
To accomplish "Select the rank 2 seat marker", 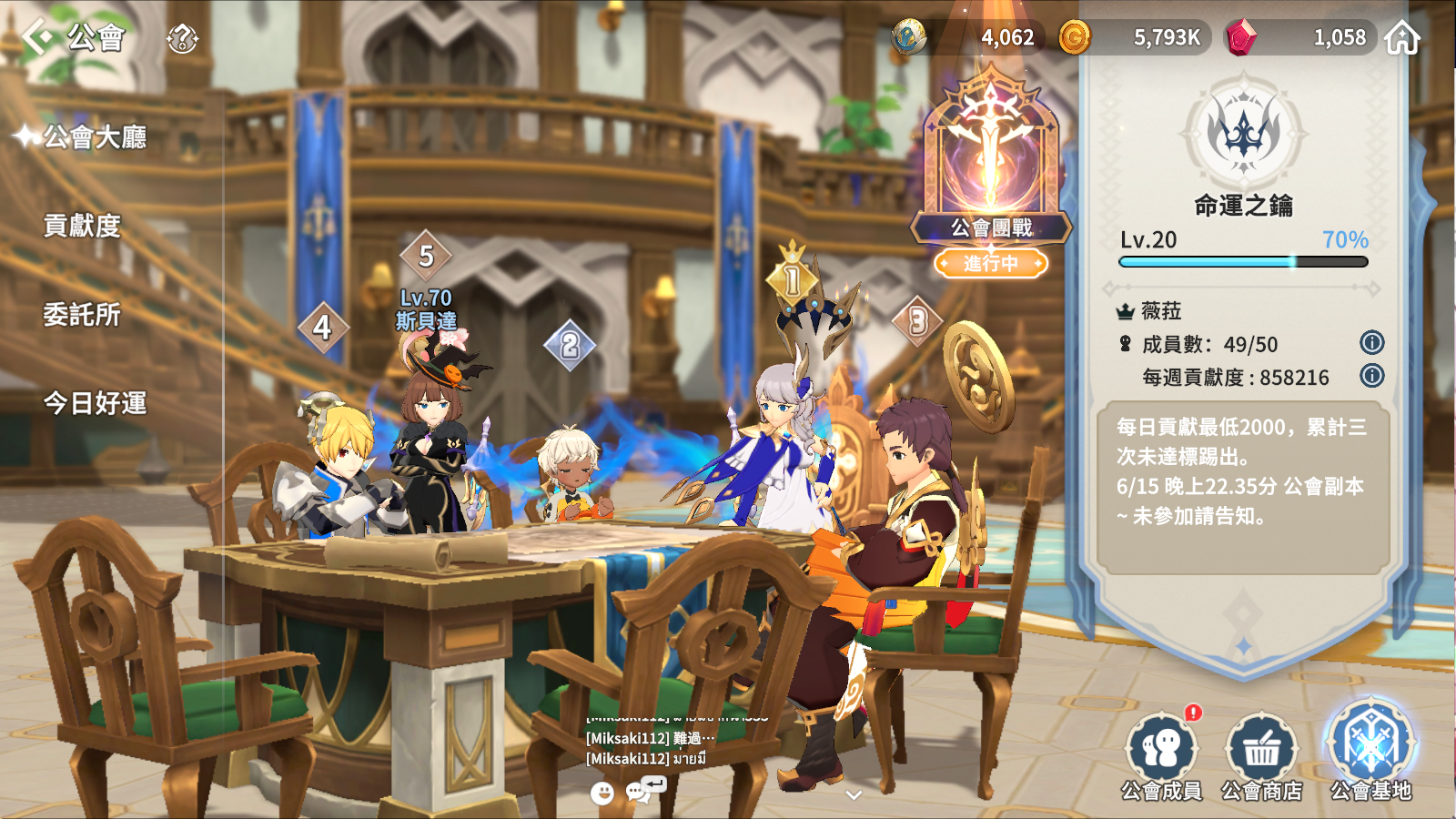I will coord(570,345).
